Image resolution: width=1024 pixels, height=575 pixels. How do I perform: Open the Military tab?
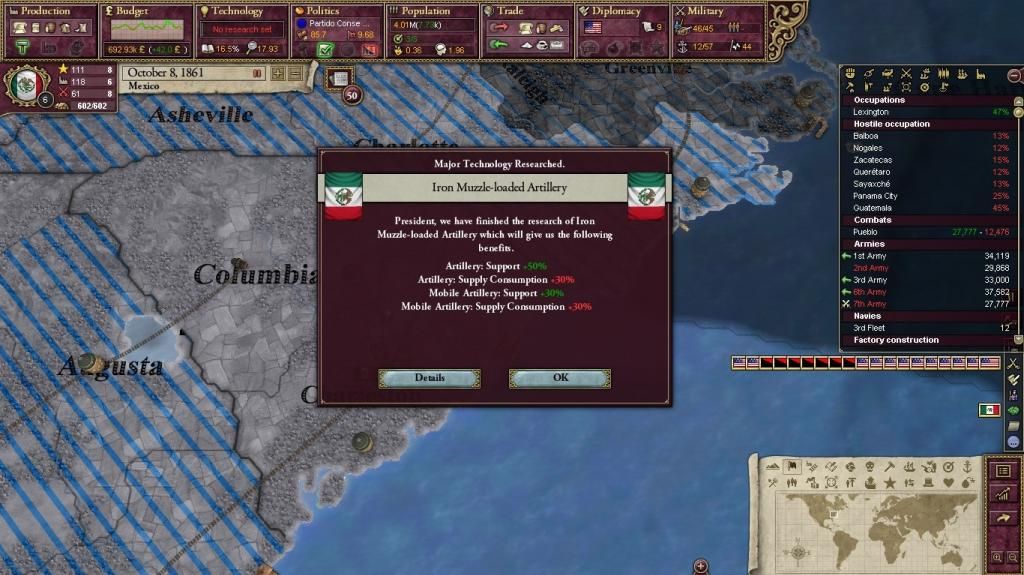point(712,11)
